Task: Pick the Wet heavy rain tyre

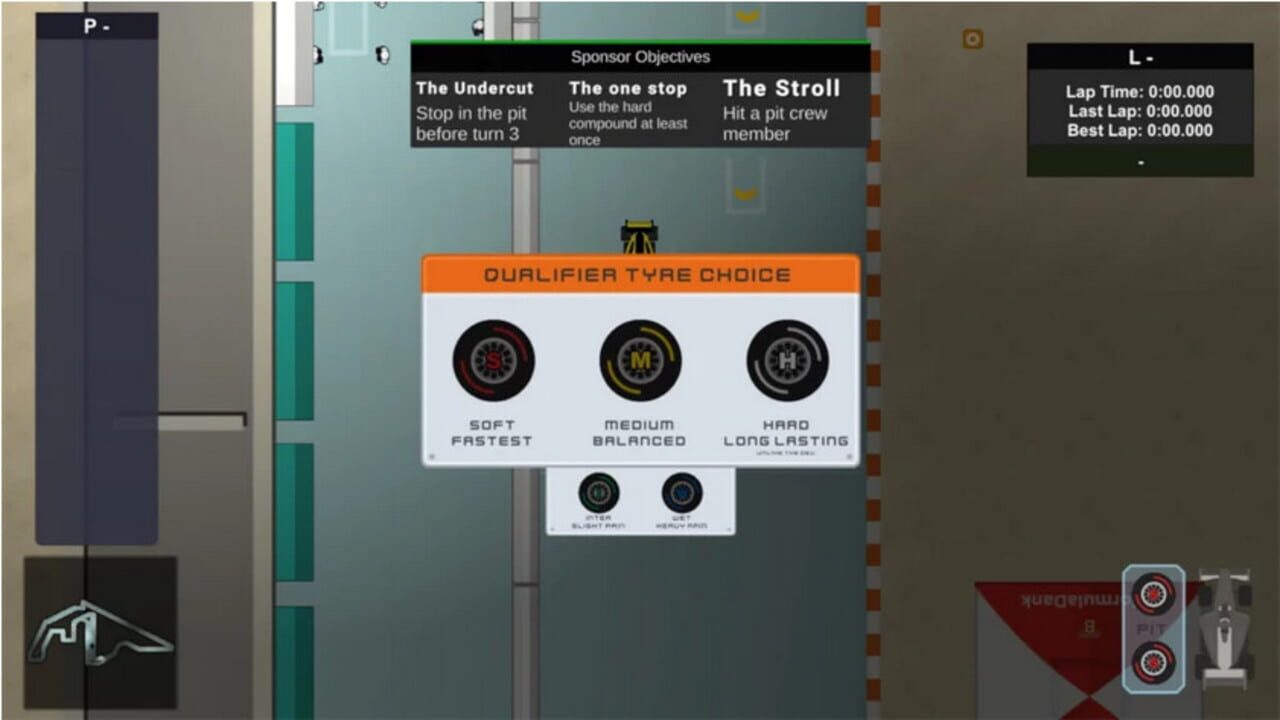Action: [x=681, y=493]
